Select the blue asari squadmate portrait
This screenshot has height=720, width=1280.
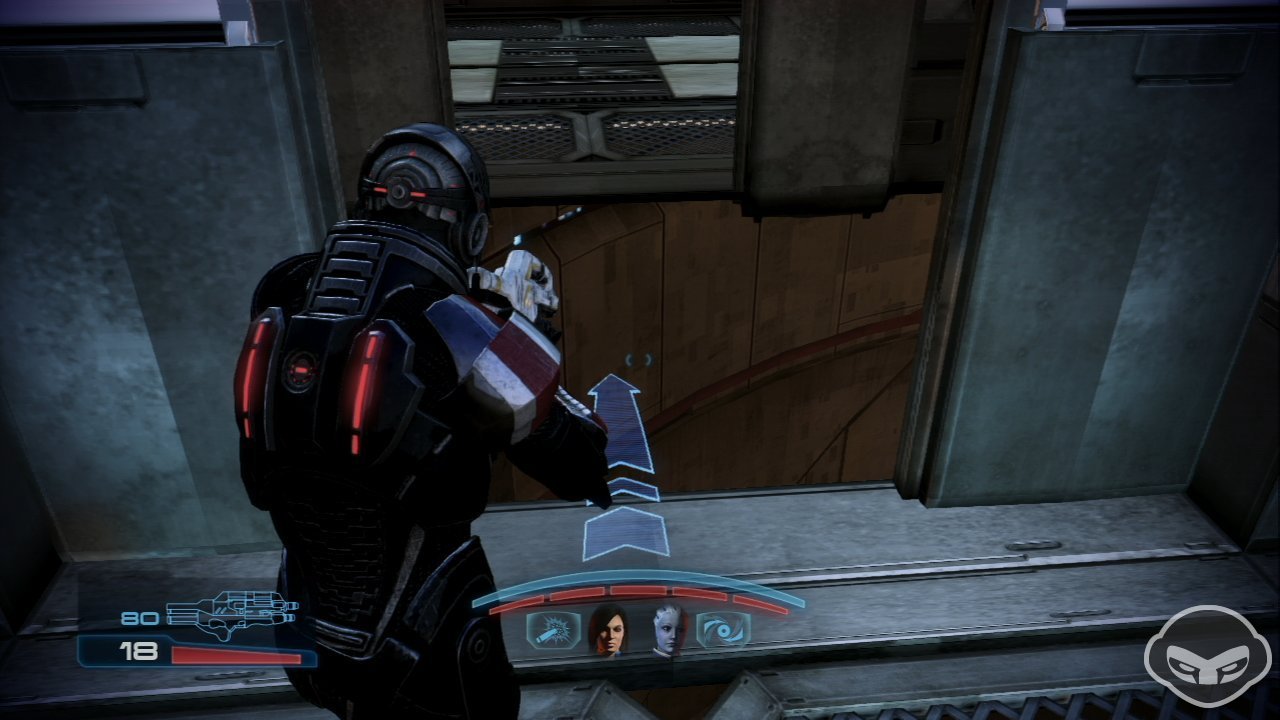pyautogui.click(x=670, y=630)
